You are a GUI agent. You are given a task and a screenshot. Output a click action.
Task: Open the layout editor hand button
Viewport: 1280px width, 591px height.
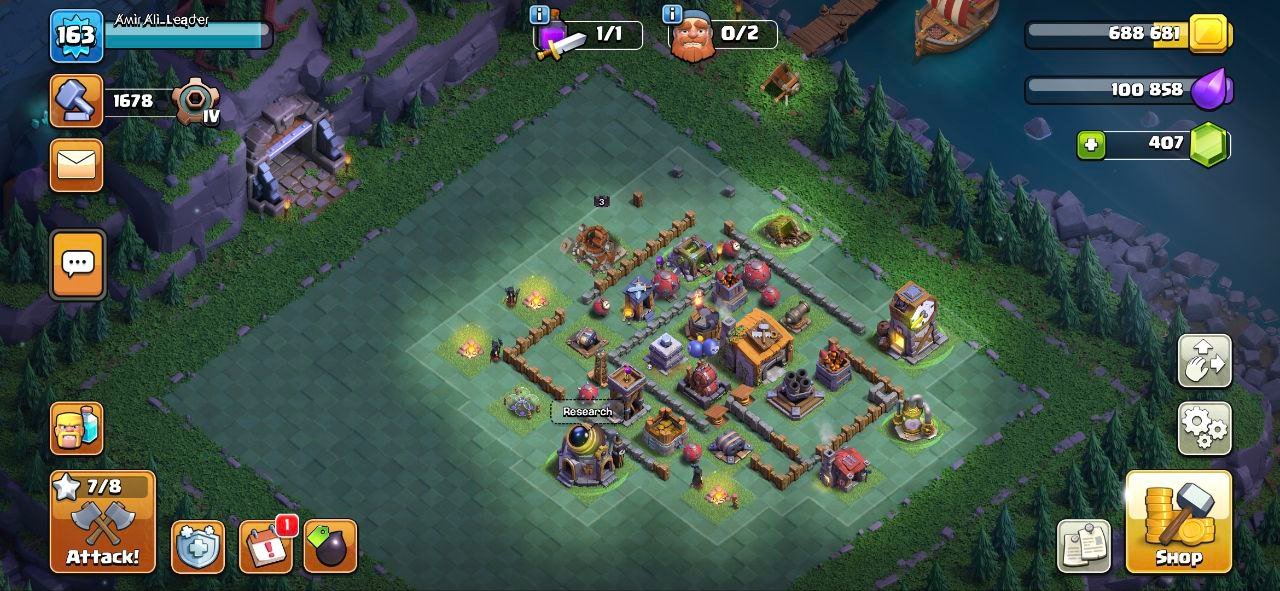(1204, 361)
